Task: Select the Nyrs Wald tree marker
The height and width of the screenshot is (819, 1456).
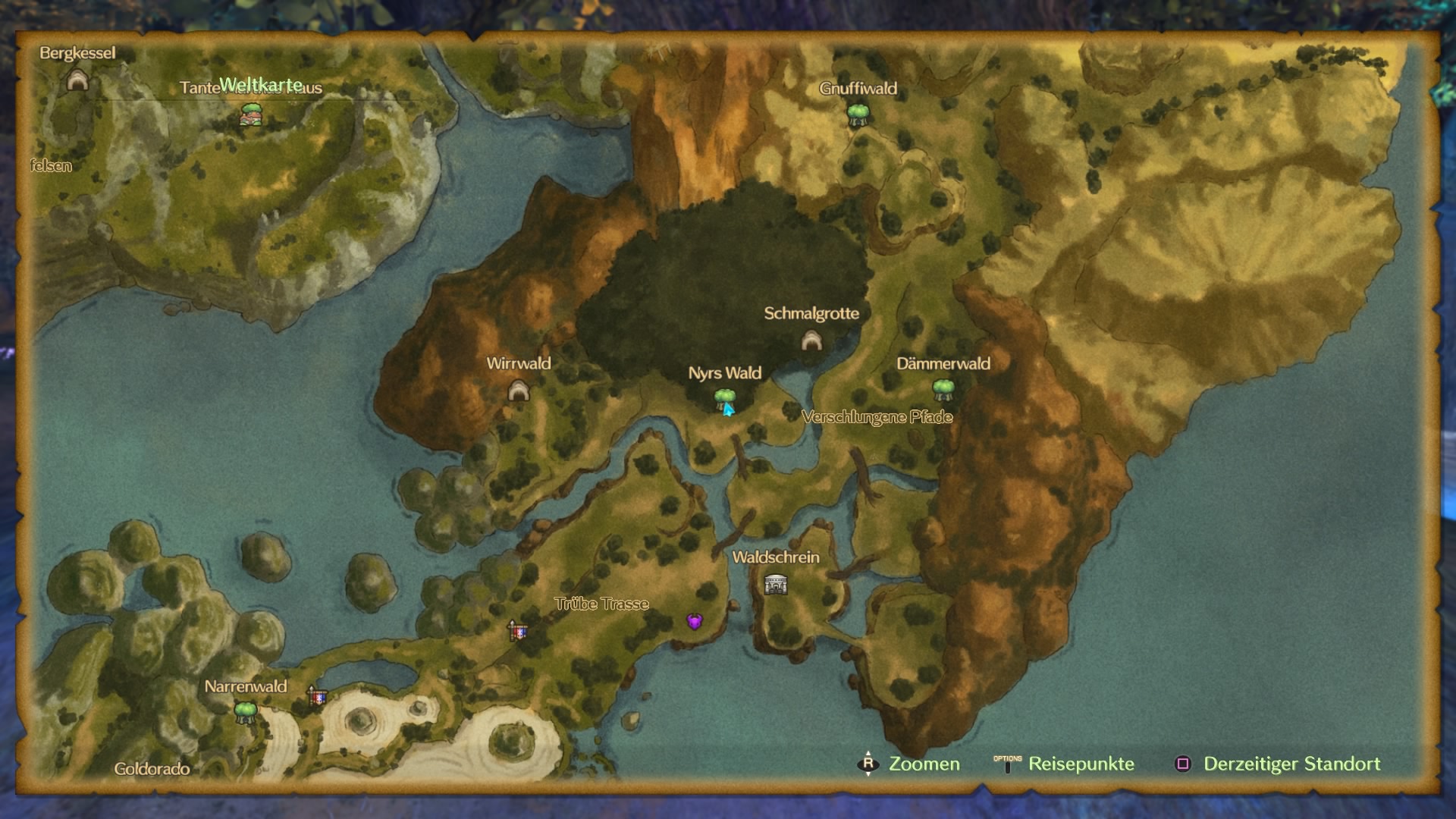Action: pyautogui.click(x=724, y=398)
